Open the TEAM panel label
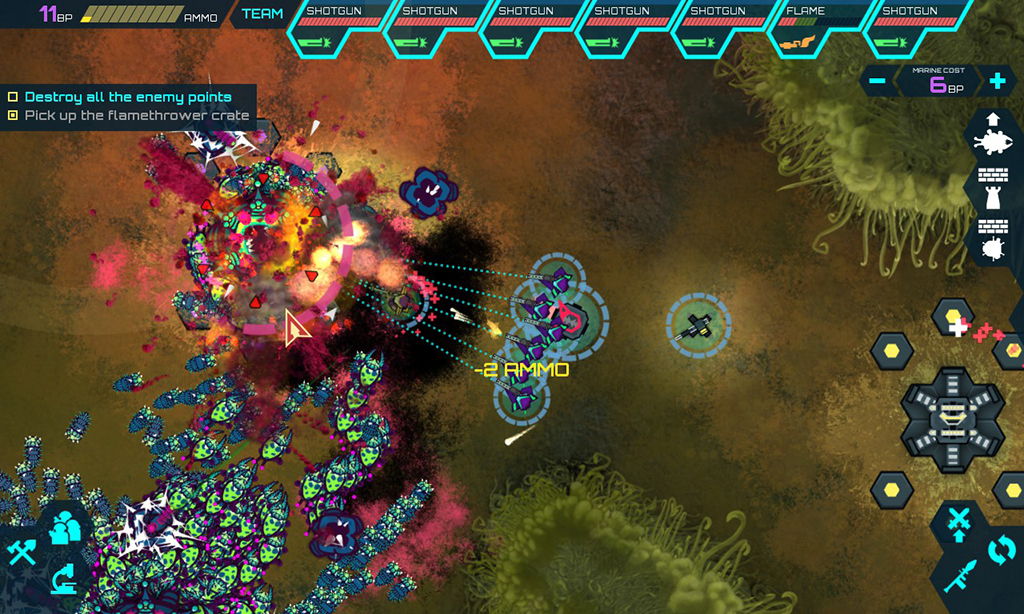This screenshot has width=1024, height=614. (262, 14)
